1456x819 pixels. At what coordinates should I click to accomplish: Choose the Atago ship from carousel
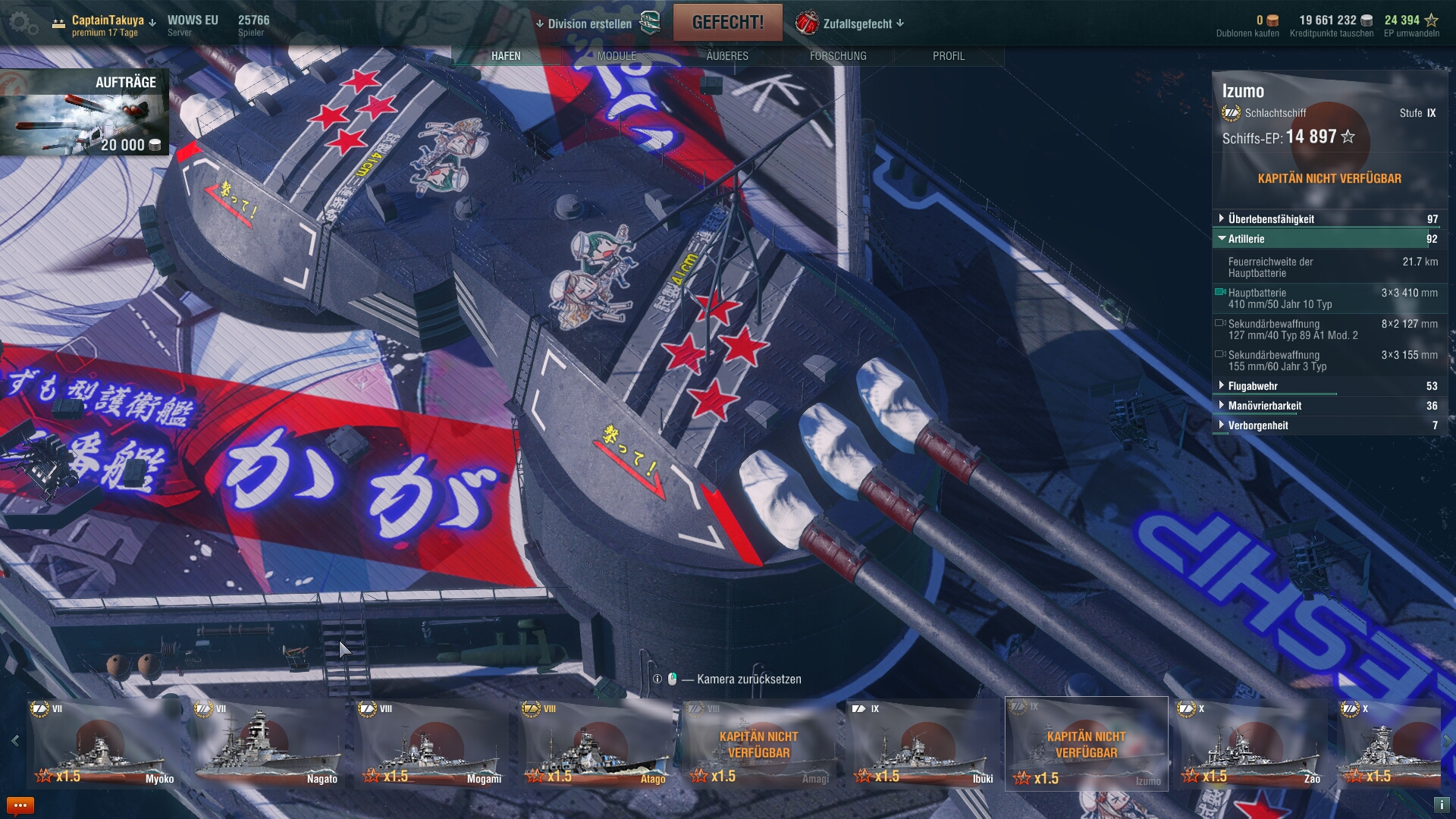tap(596, 744)
